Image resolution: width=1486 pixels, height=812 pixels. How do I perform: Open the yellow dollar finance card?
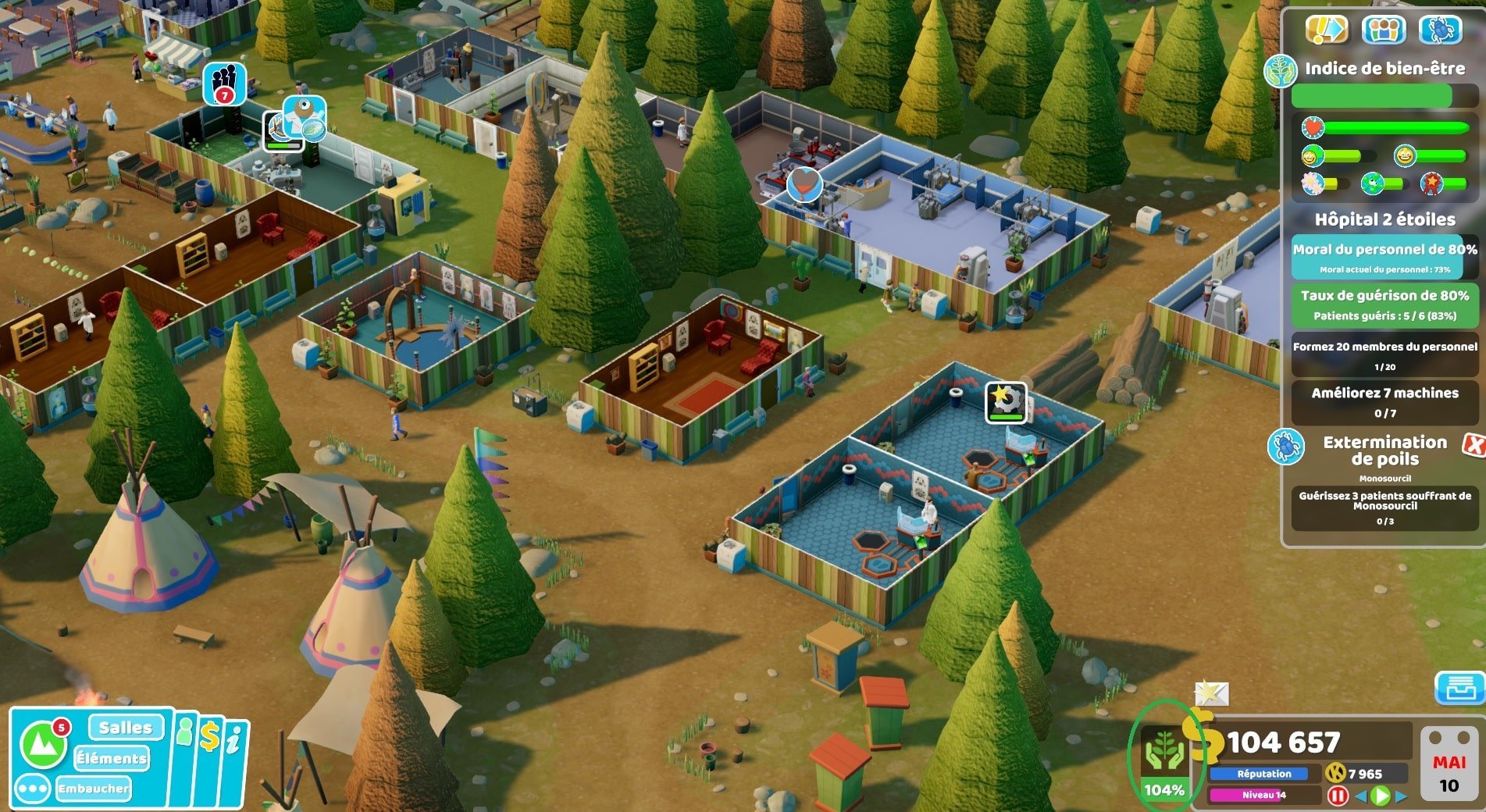209,738
